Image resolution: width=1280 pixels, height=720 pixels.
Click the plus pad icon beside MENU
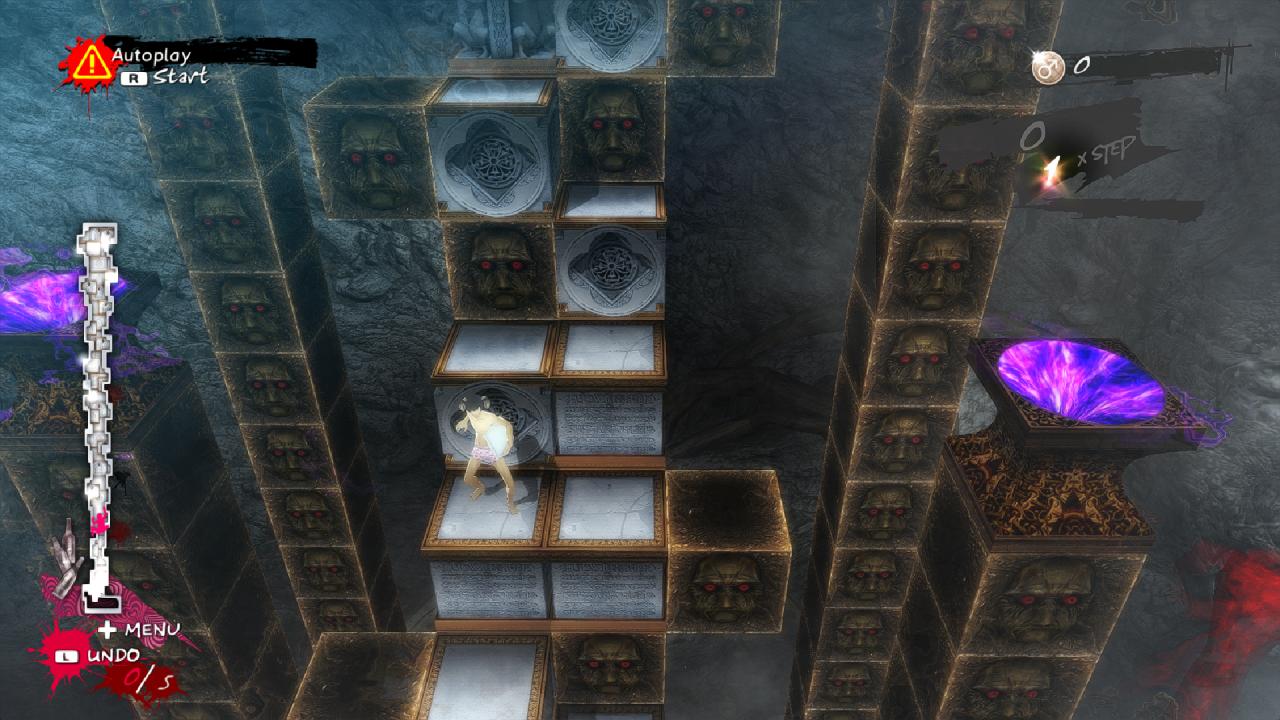(x=106, y=629)
